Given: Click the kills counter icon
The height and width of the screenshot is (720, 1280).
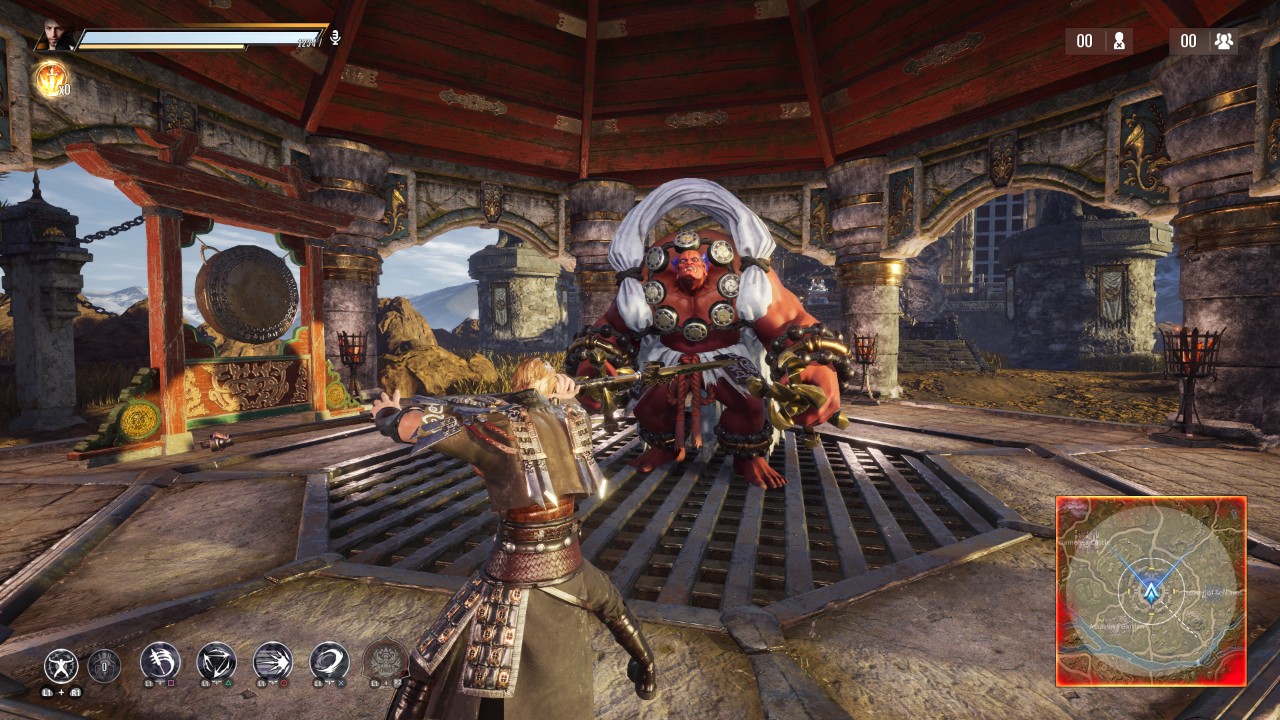Looking at the screenshot, I should coord(1119,41).
